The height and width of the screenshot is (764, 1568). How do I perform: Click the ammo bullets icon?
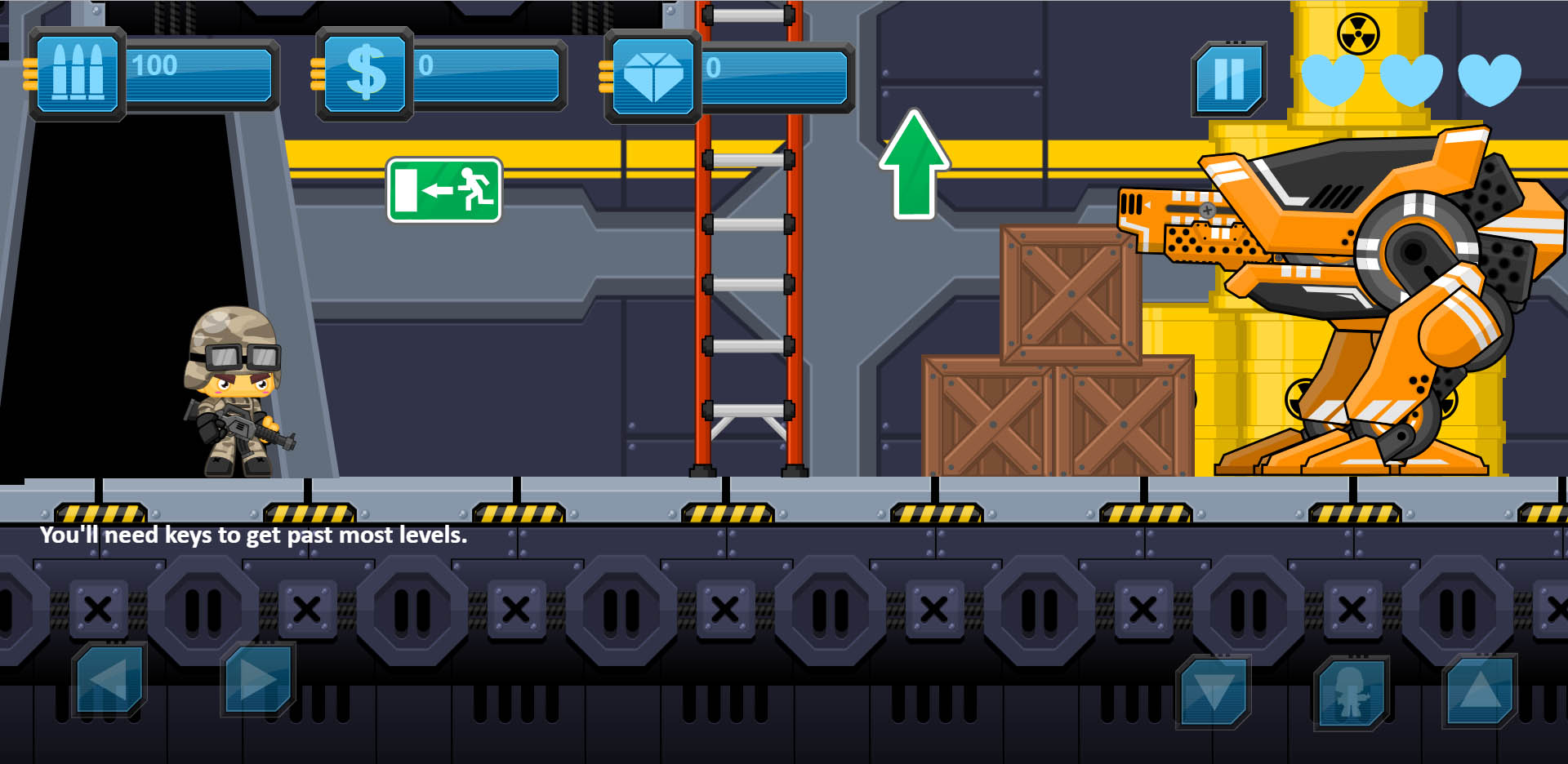pyautogui.click(x=78, y=72)
